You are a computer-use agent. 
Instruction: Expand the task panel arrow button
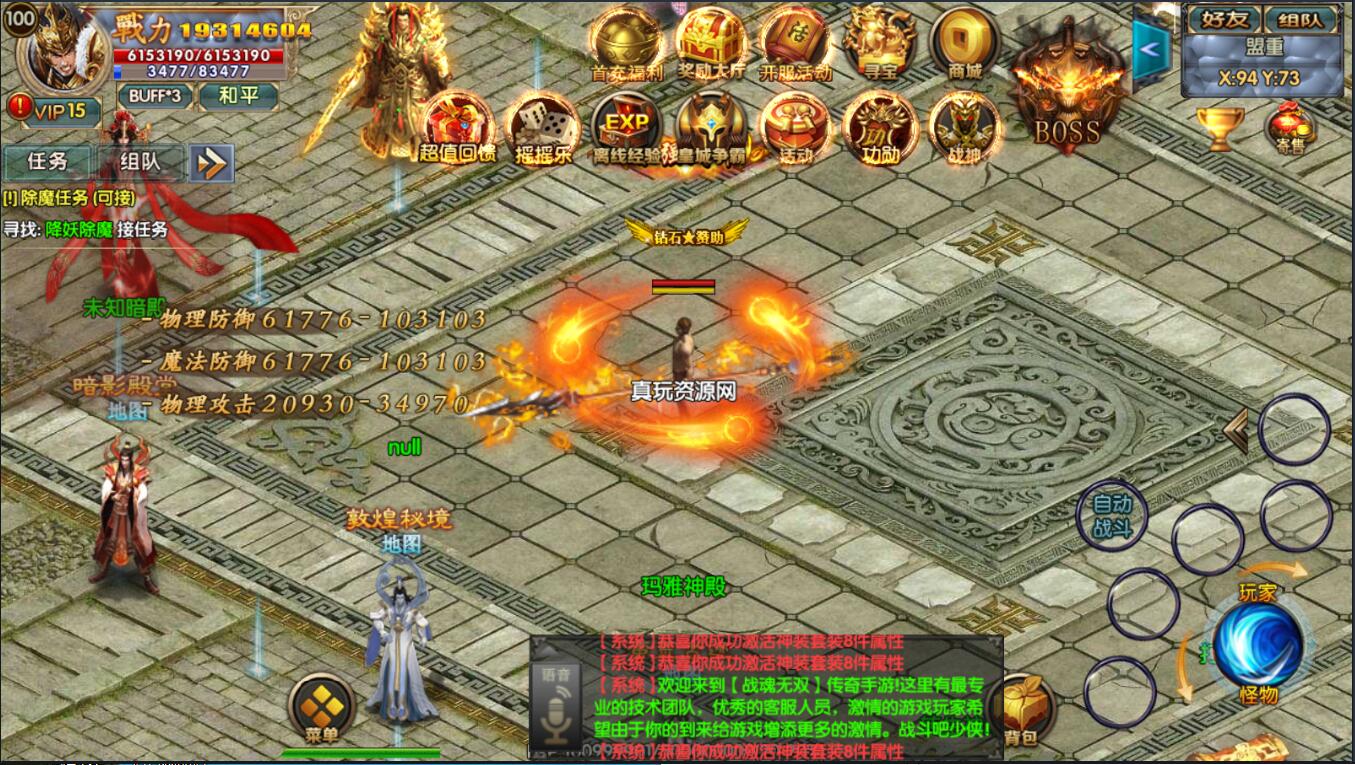[211, 162]
